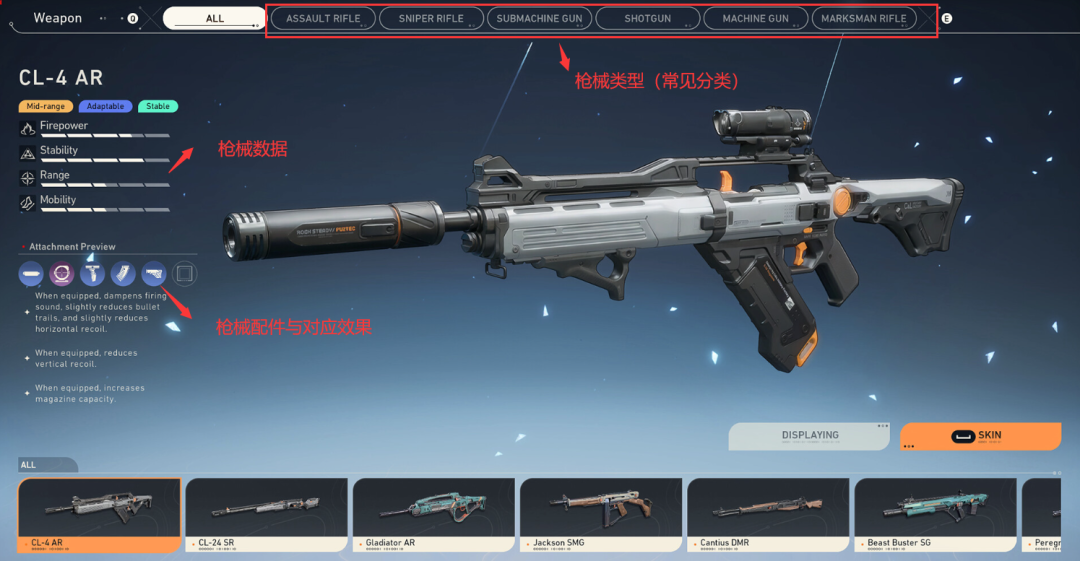
Task: Click the stock attachment icon
Action: (x=154, y=273)
